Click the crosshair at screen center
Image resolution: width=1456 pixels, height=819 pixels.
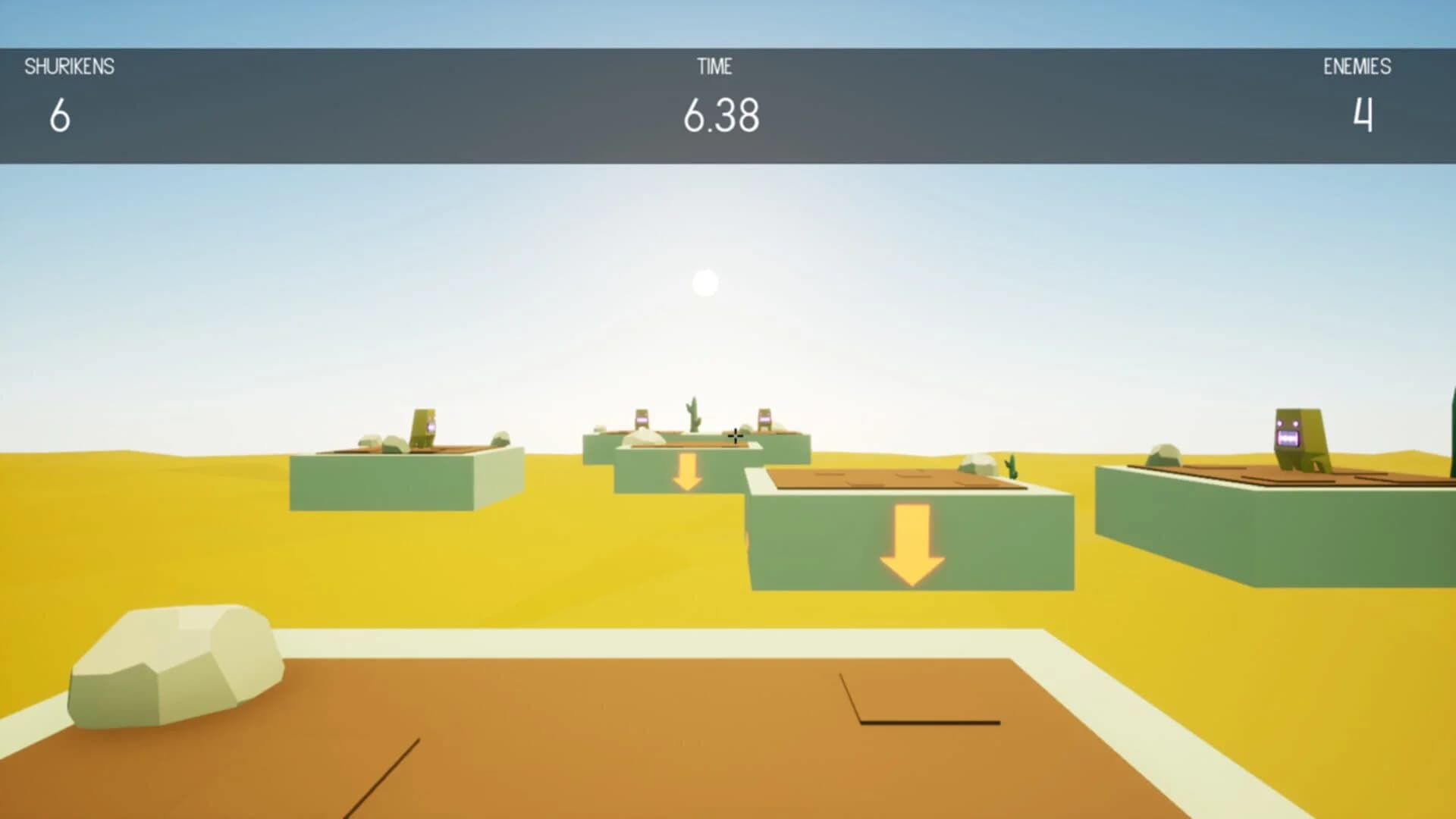pos(734,435)
